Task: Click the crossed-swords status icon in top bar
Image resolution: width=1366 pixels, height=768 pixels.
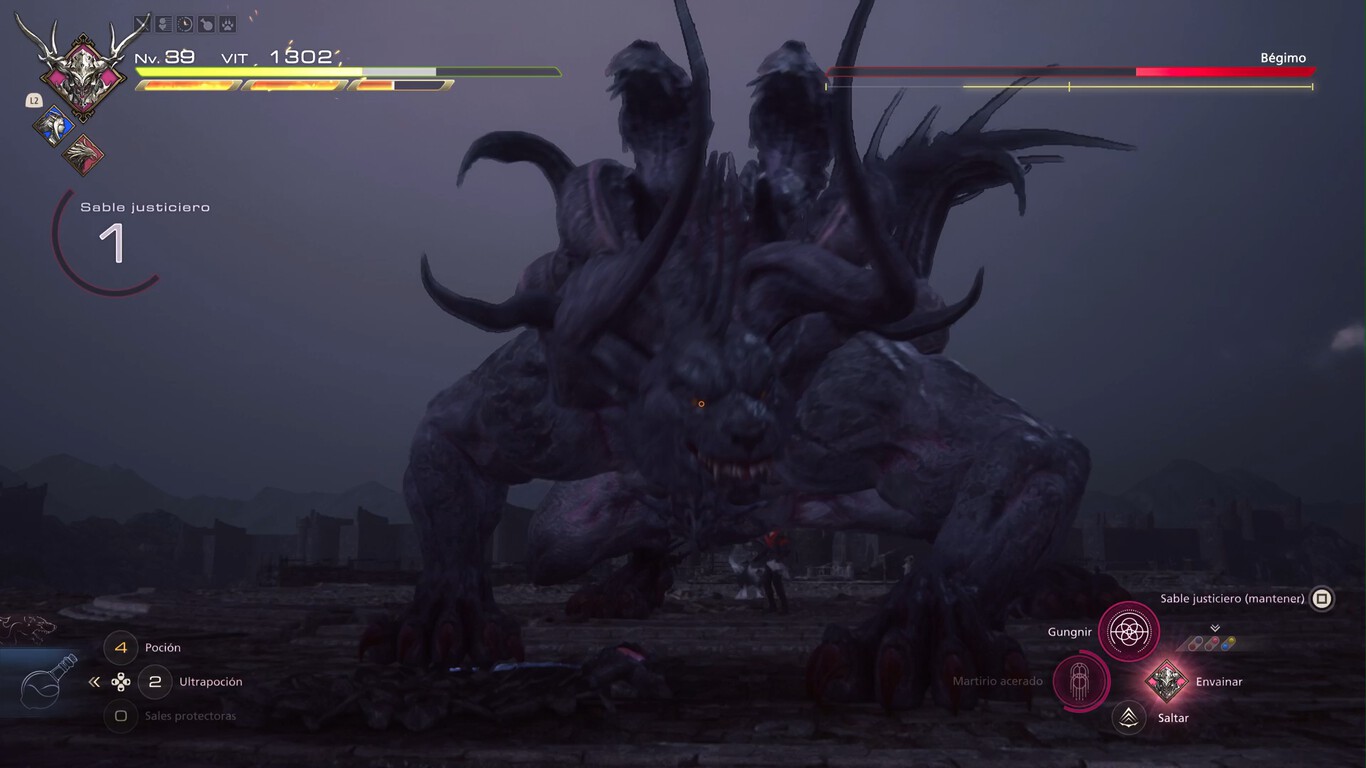Action: [x=141, y=23]
